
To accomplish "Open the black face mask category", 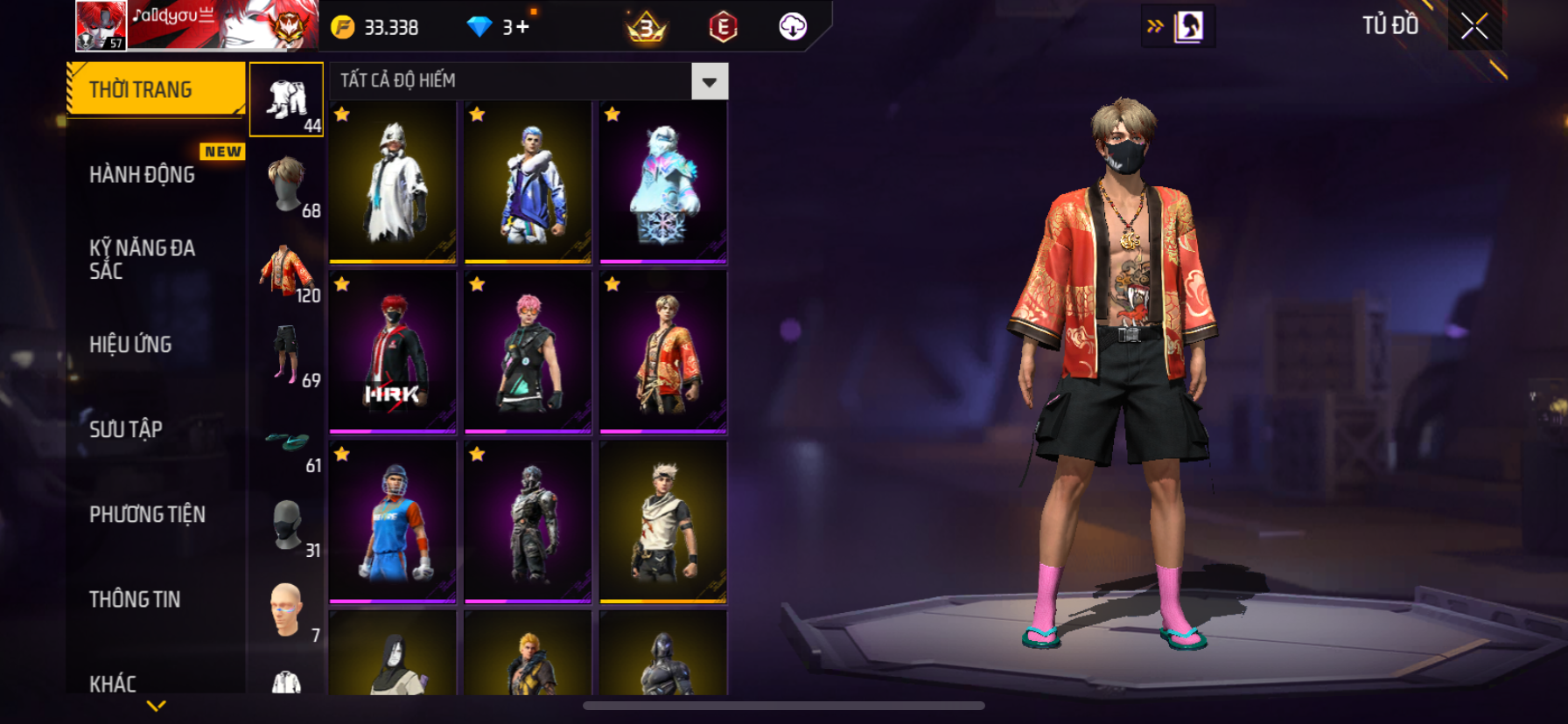I will [287, 525].
